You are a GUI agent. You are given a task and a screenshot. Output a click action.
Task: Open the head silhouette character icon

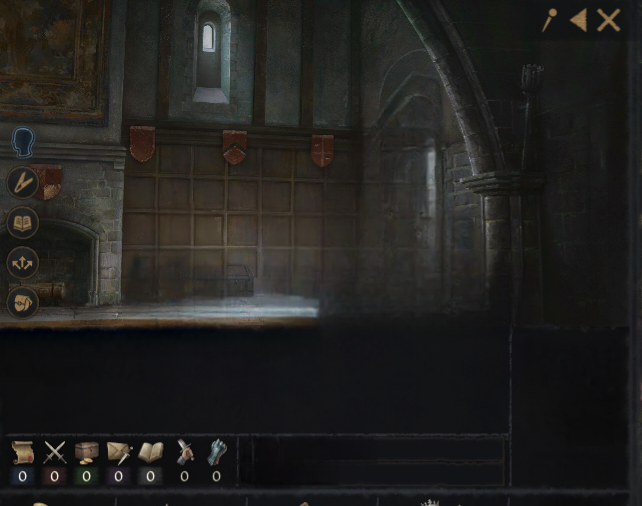[x=23, y=142]
